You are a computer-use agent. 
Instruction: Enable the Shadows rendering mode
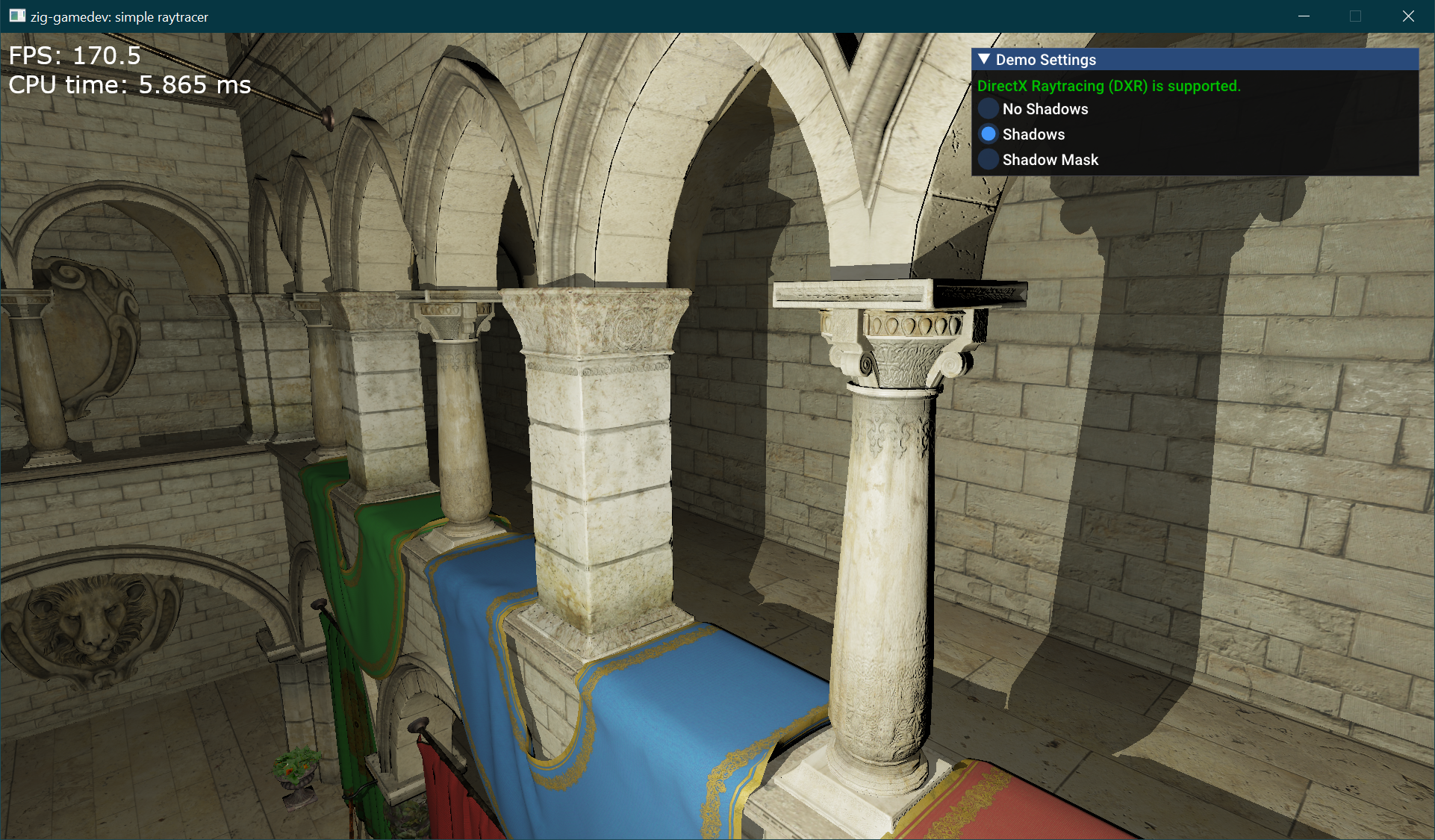tap(989, 134)
